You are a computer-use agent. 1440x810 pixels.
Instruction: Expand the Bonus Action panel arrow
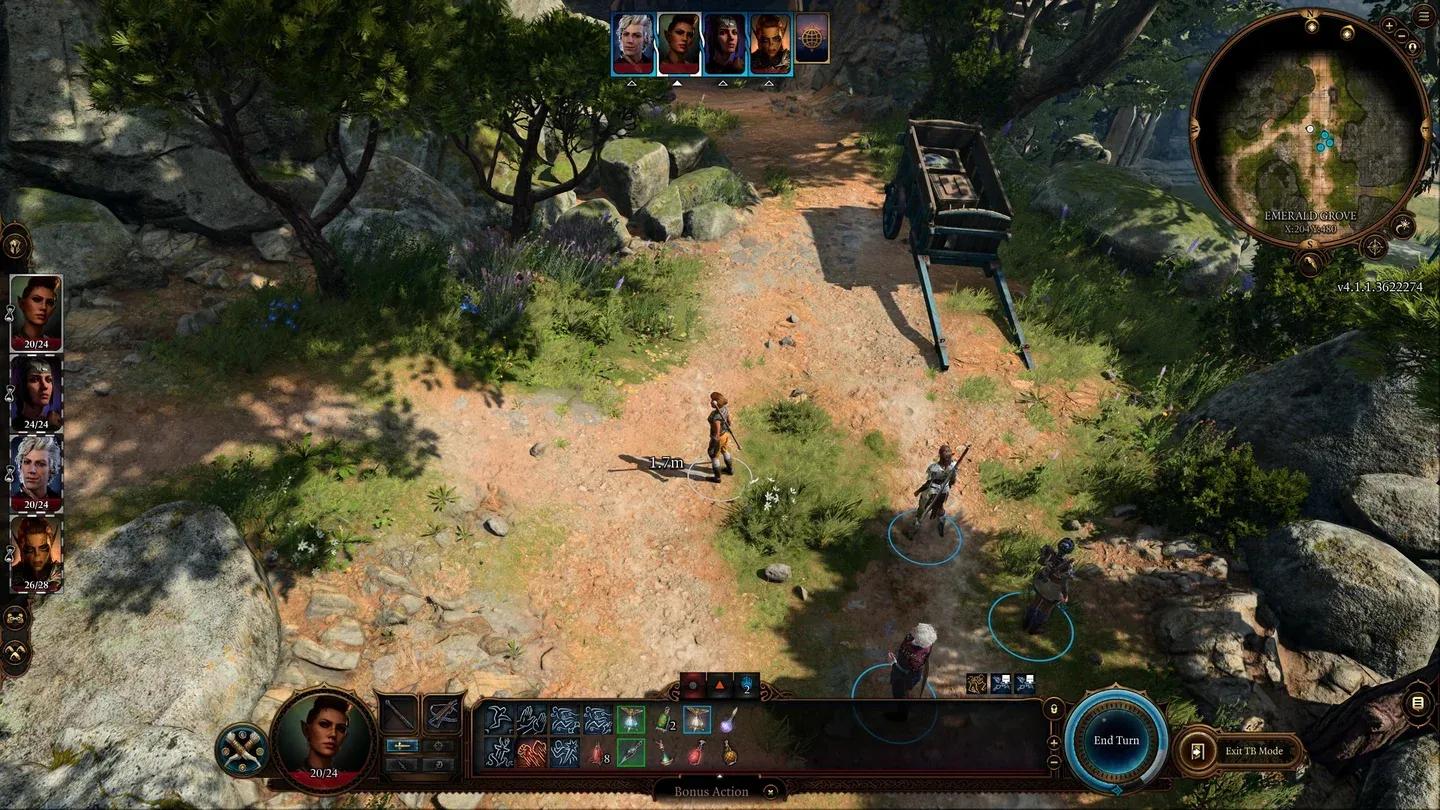click(x=720, y=777)
